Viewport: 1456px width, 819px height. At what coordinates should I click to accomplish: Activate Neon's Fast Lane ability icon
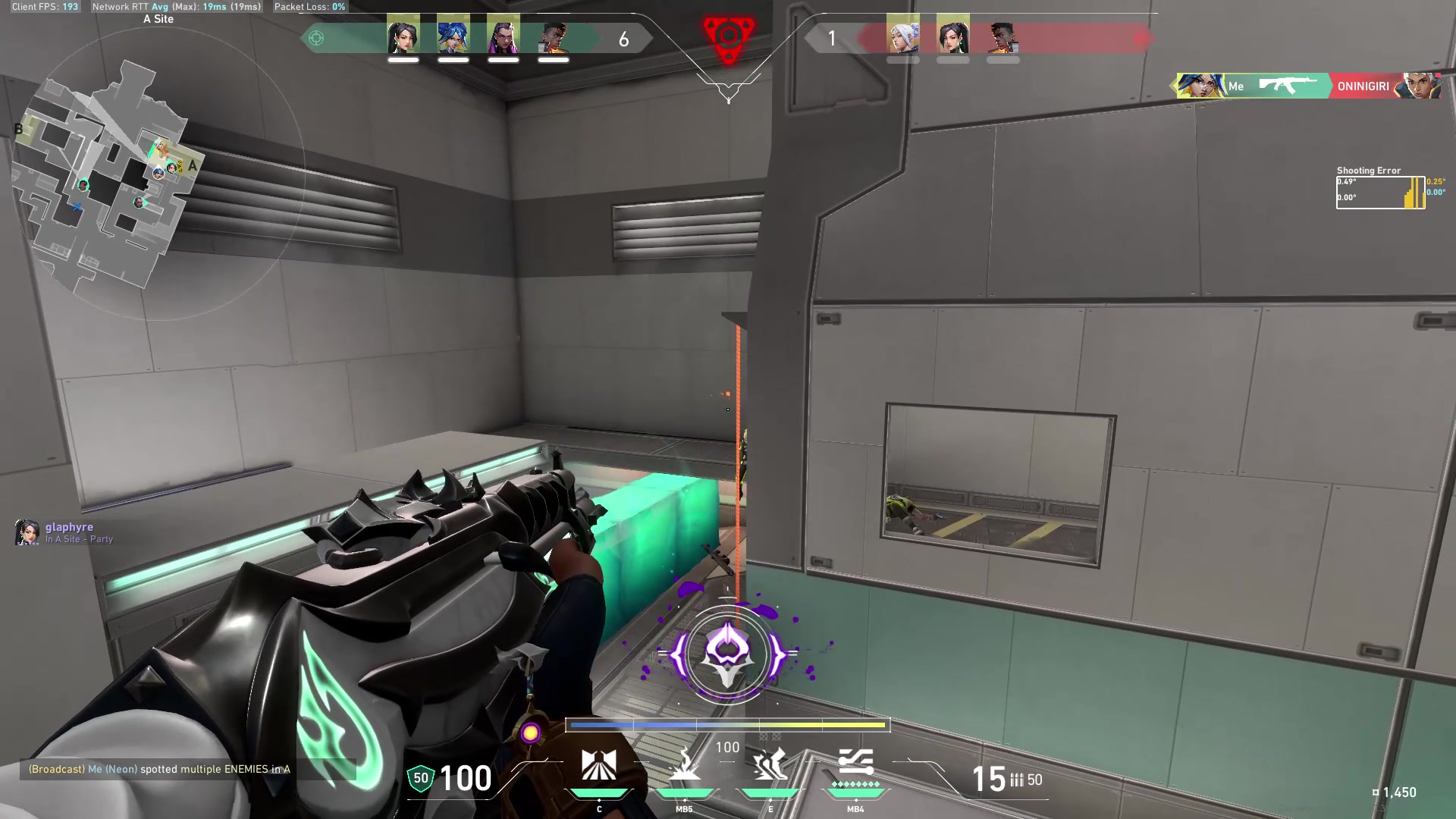pos(598,766)
